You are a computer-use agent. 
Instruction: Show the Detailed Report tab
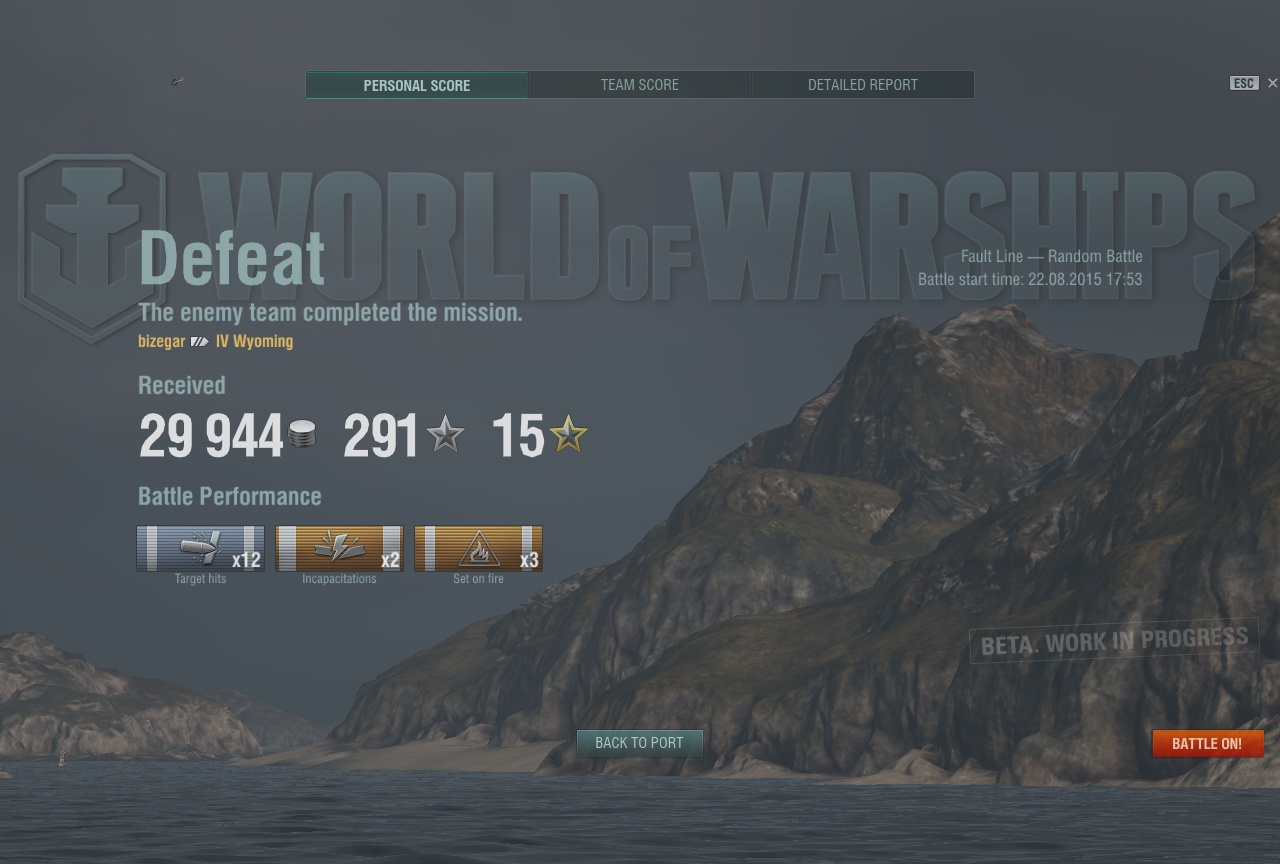[x=862, y=85]
